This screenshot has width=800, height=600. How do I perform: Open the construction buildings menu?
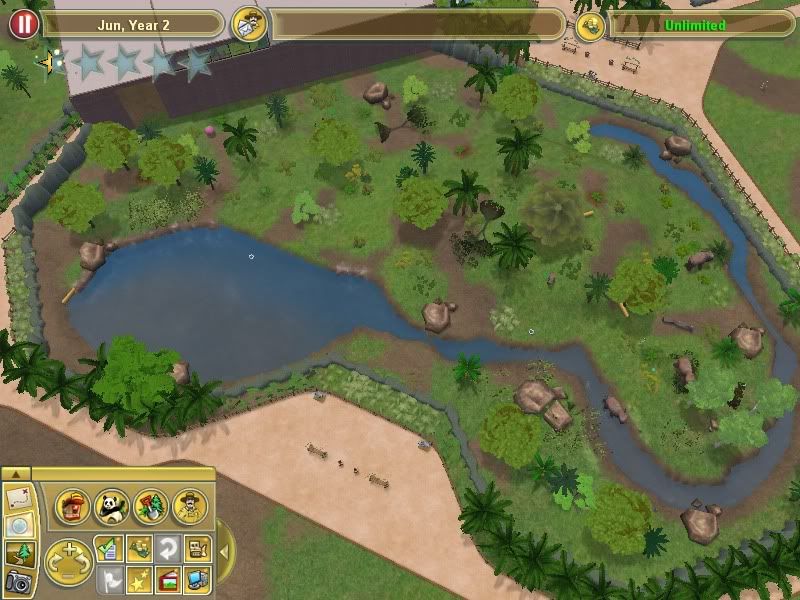[x=72, y=507]
